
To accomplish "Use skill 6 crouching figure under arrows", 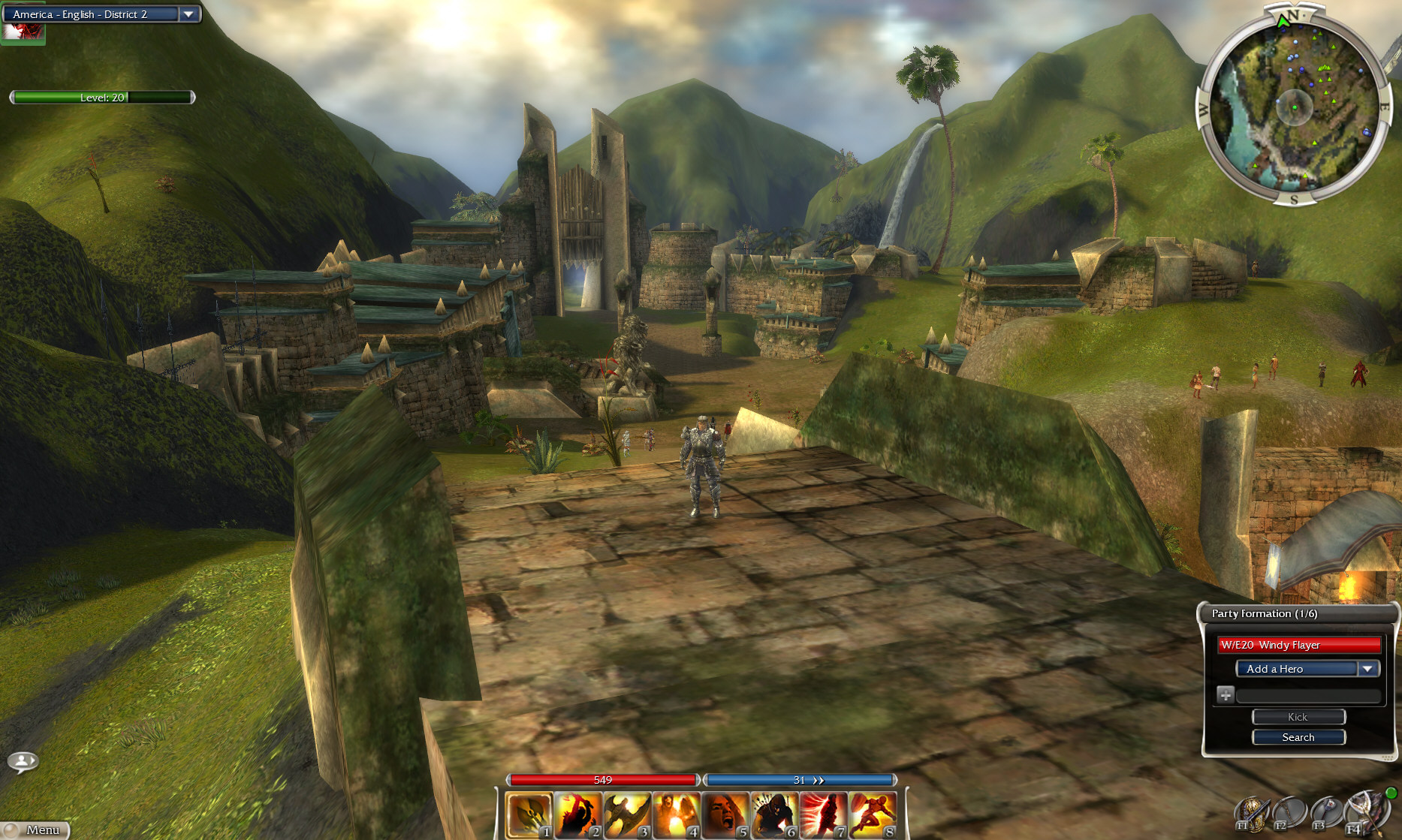I will [x=773, y=814].
